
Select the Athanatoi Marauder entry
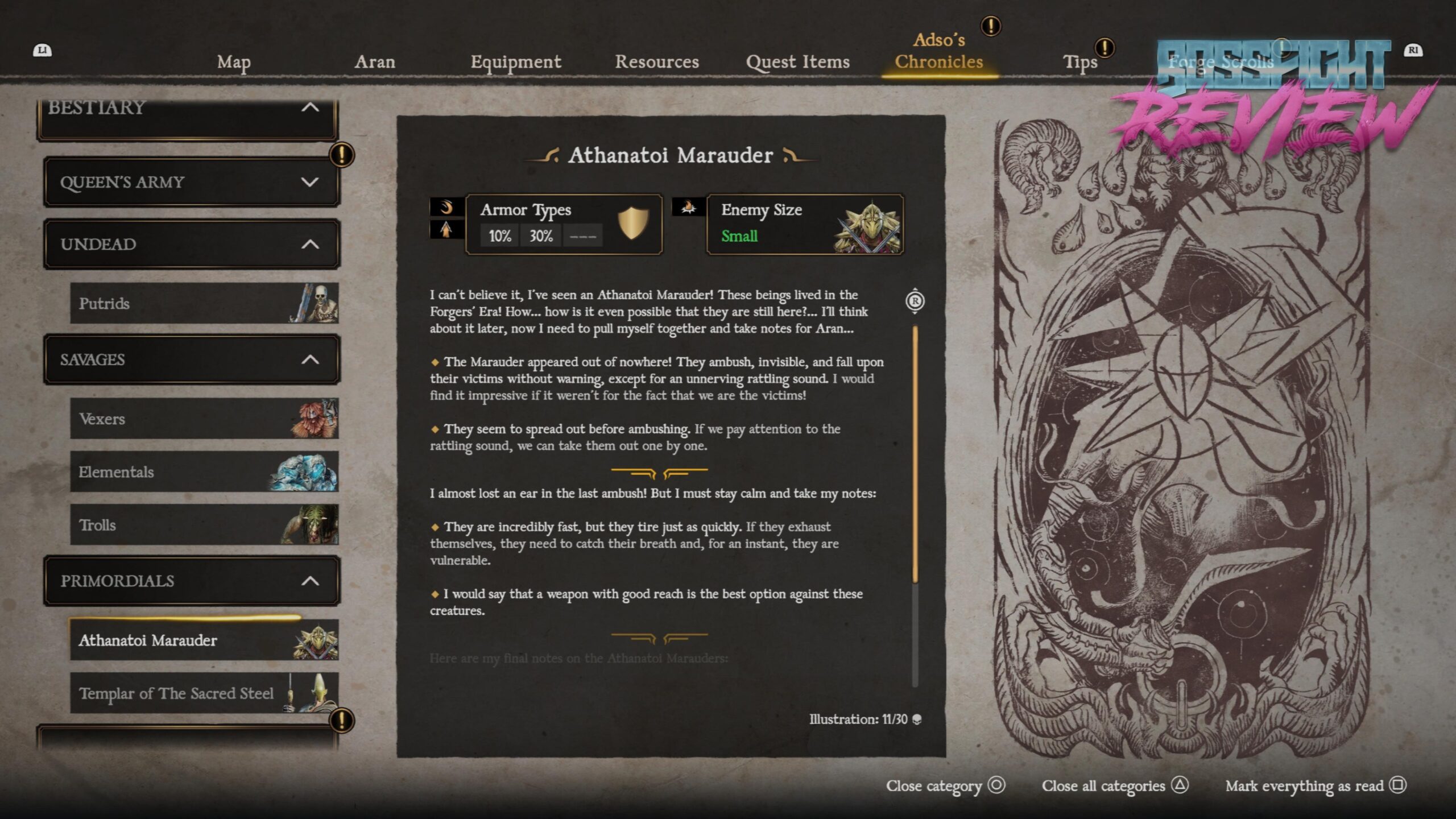(204, 640)
